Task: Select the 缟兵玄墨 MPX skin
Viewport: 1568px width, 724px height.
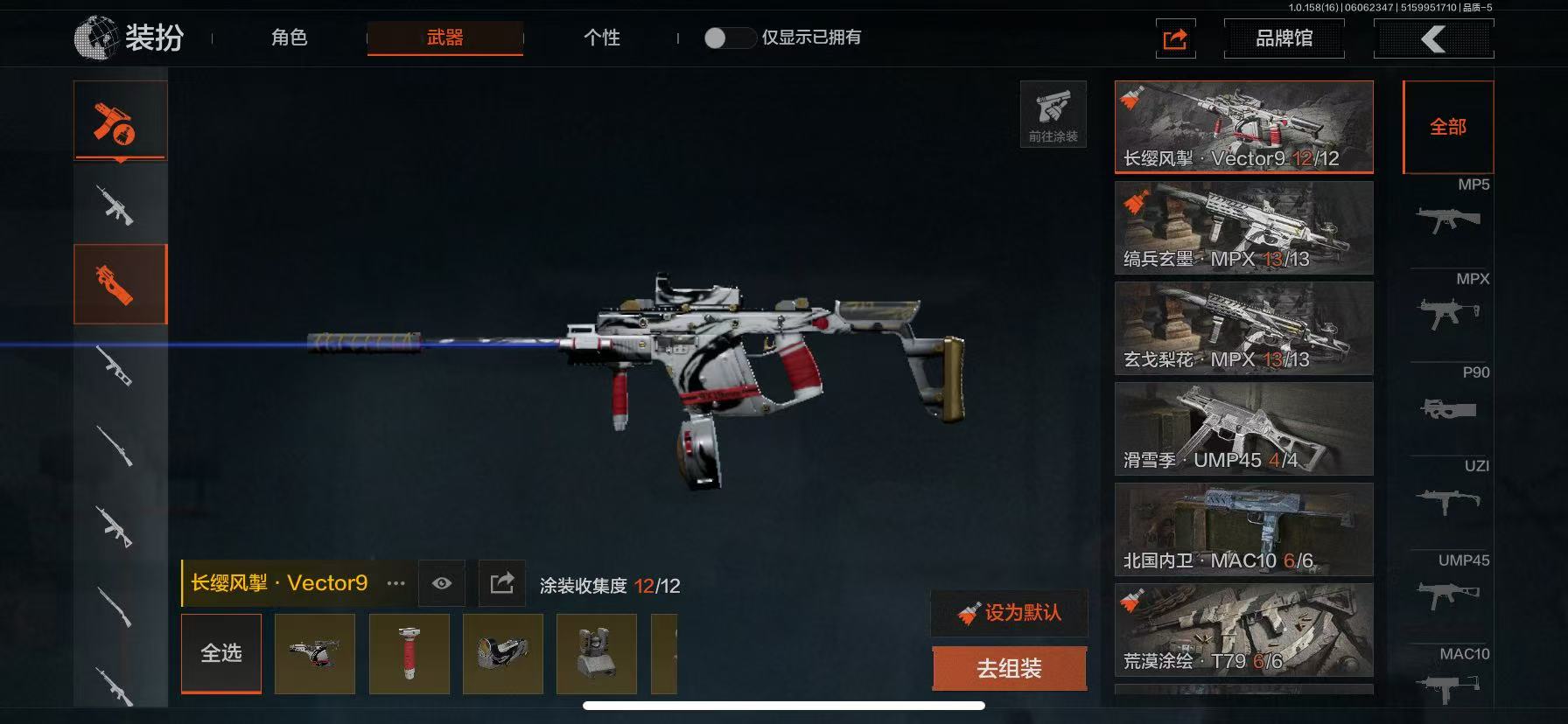Action: click(x=1243, y=228)
